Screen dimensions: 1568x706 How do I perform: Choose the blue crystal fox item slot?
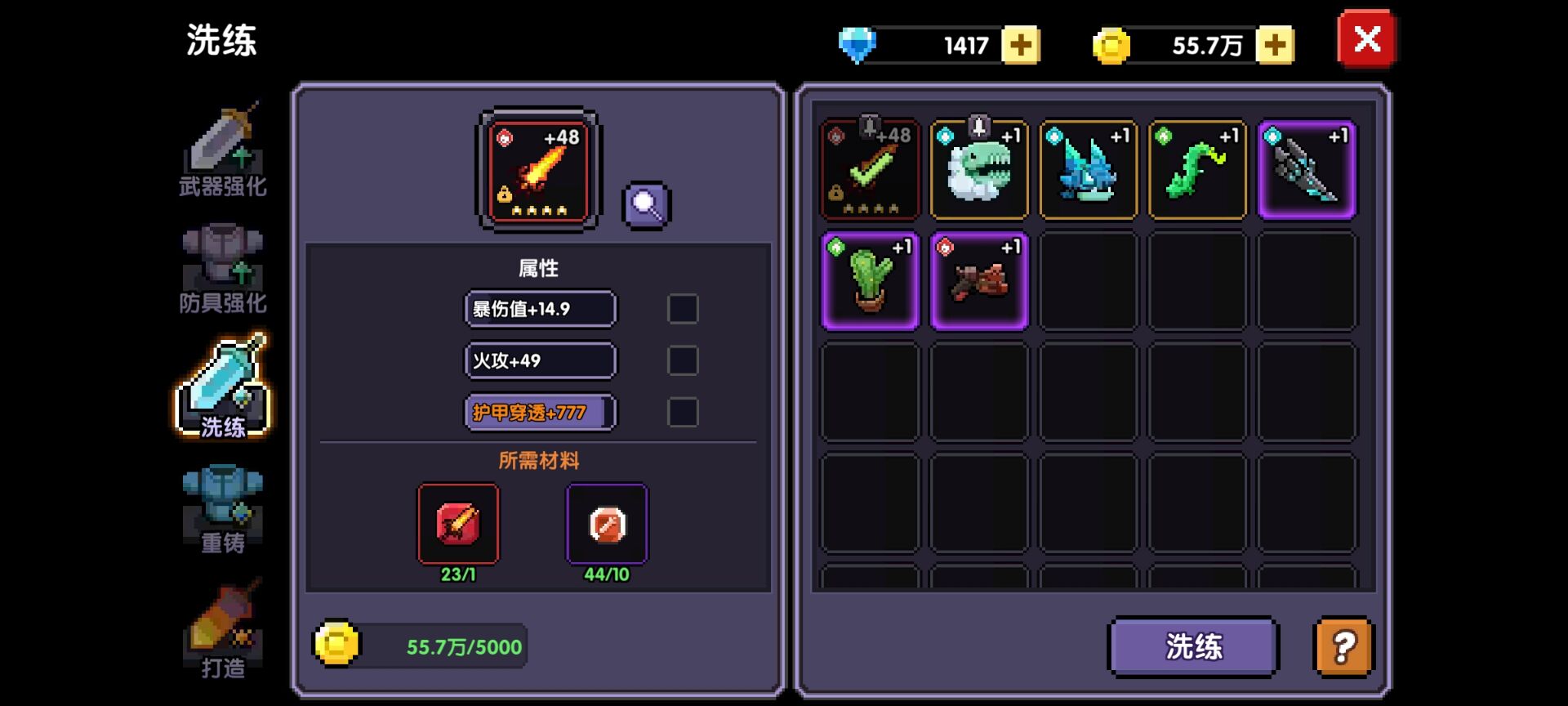pyautogui.click(x=1088, y=170)
